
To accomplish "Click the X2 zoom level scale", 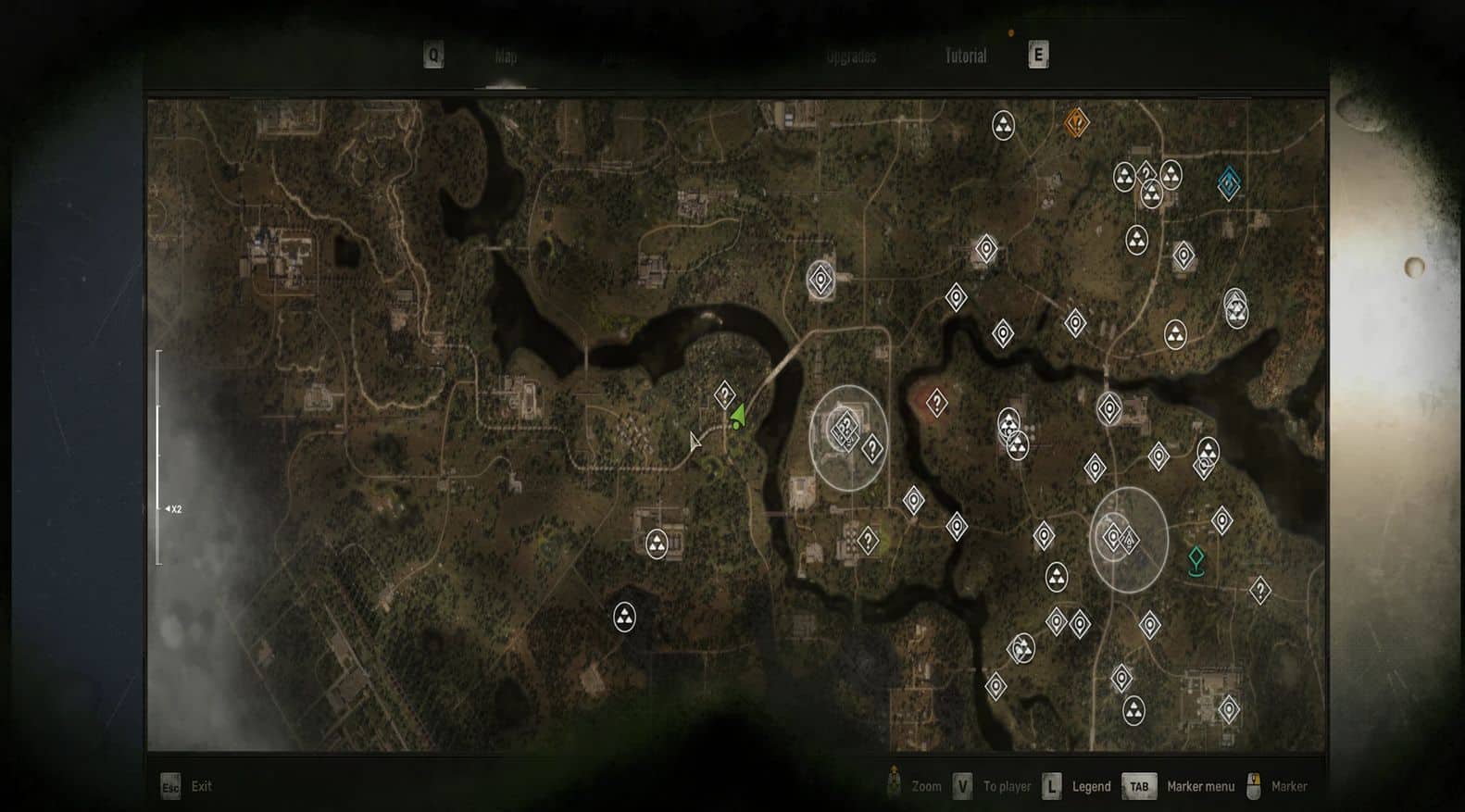I will click(173, 509).
